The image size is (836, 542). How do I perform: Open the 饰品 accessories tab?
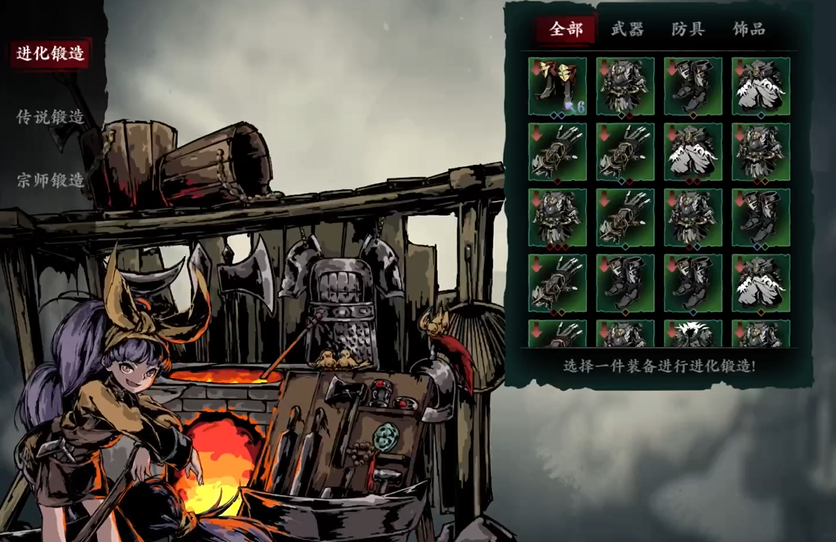pyautogui.click(x=749, y=29)
